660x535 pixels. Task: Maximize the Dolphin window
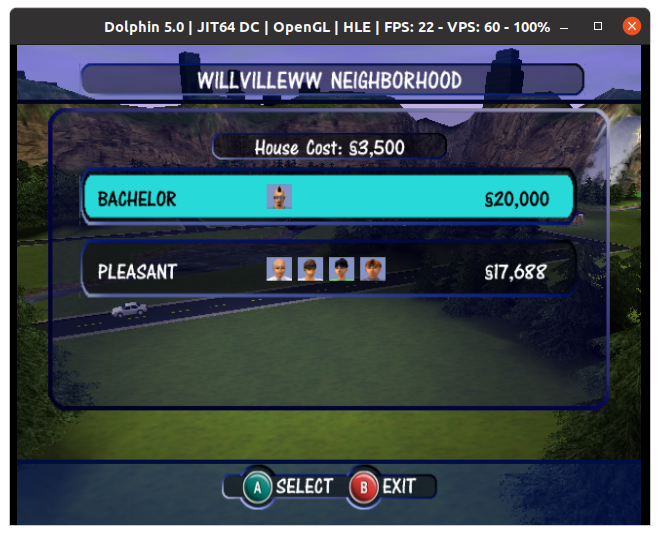598,26
